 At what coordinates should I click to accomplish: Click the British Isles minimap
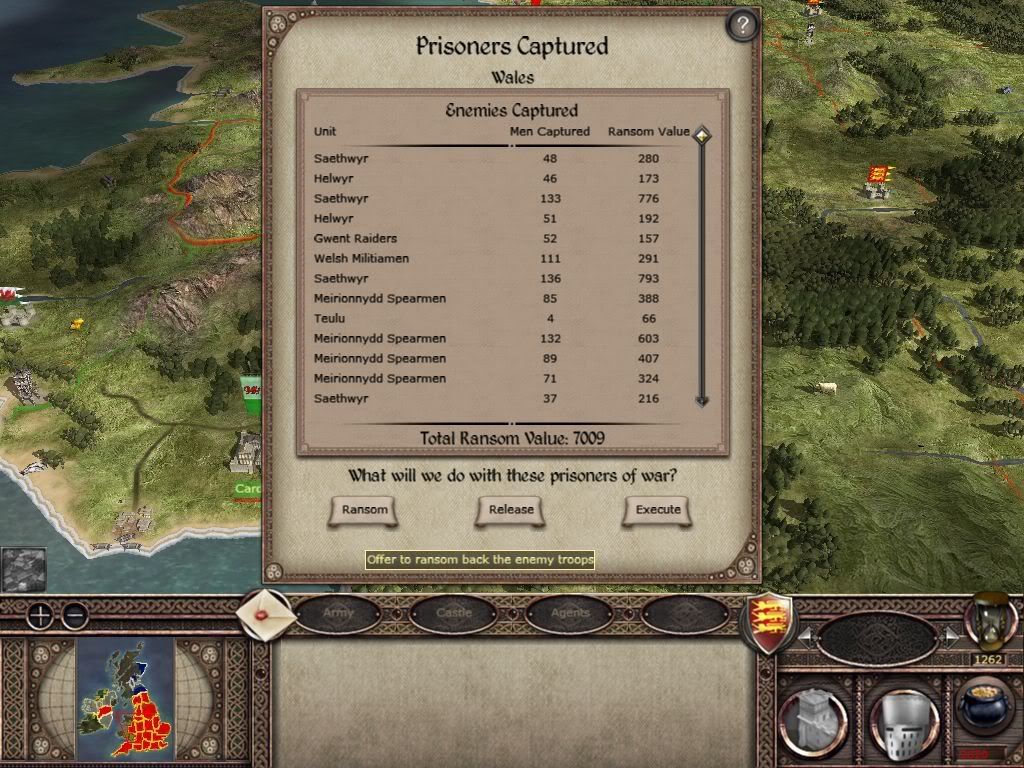[126, 697]
